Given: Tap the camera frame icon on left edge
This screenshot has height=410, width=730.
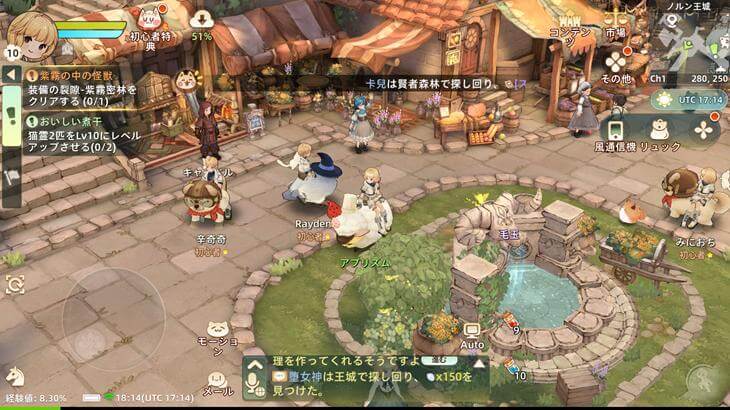Looking at the screenshot, I should [14, 284].
